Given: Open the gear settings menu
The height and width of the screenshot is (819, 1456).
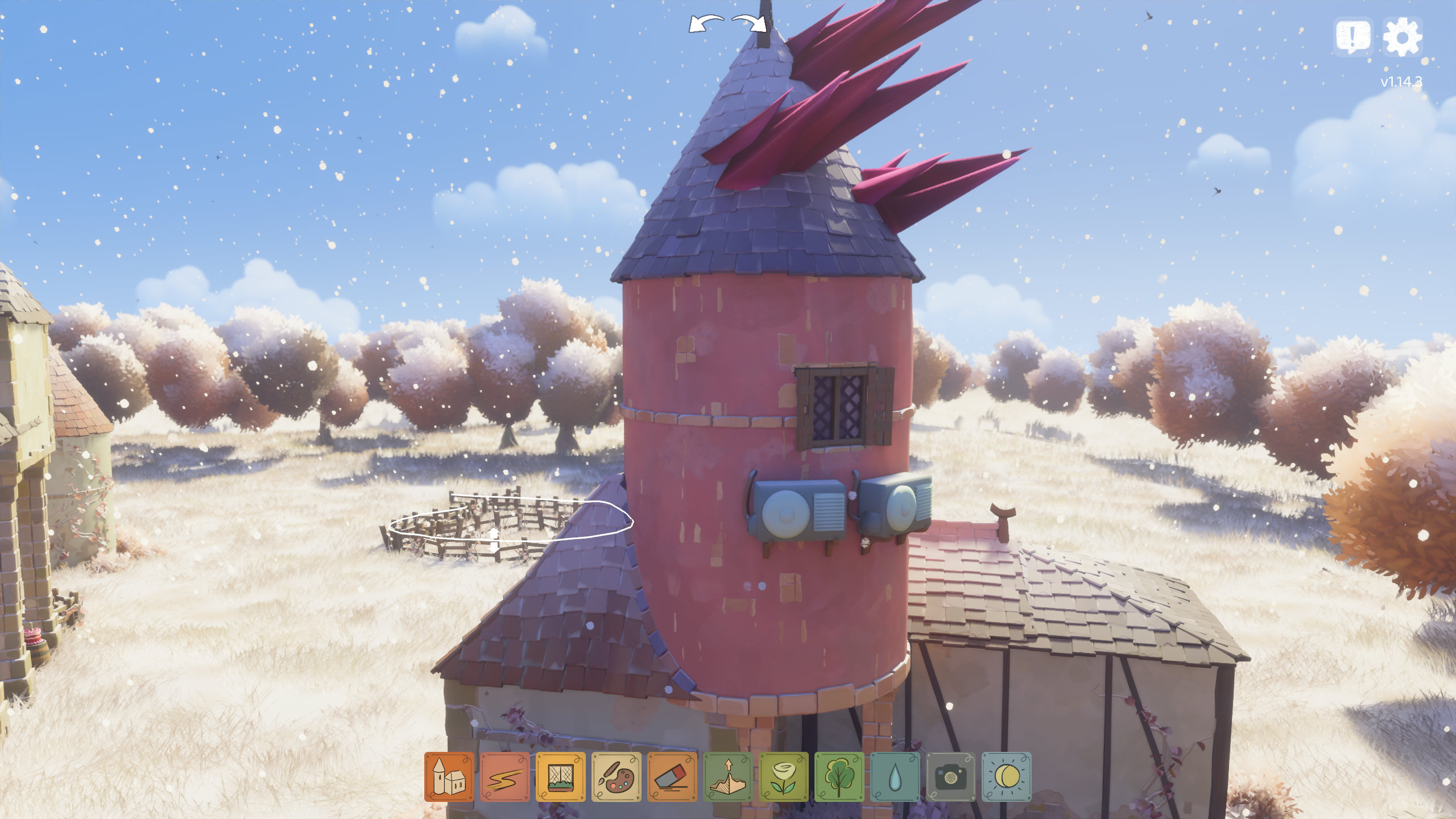Looking at the screenshot, I should (x=1402, y=37).
